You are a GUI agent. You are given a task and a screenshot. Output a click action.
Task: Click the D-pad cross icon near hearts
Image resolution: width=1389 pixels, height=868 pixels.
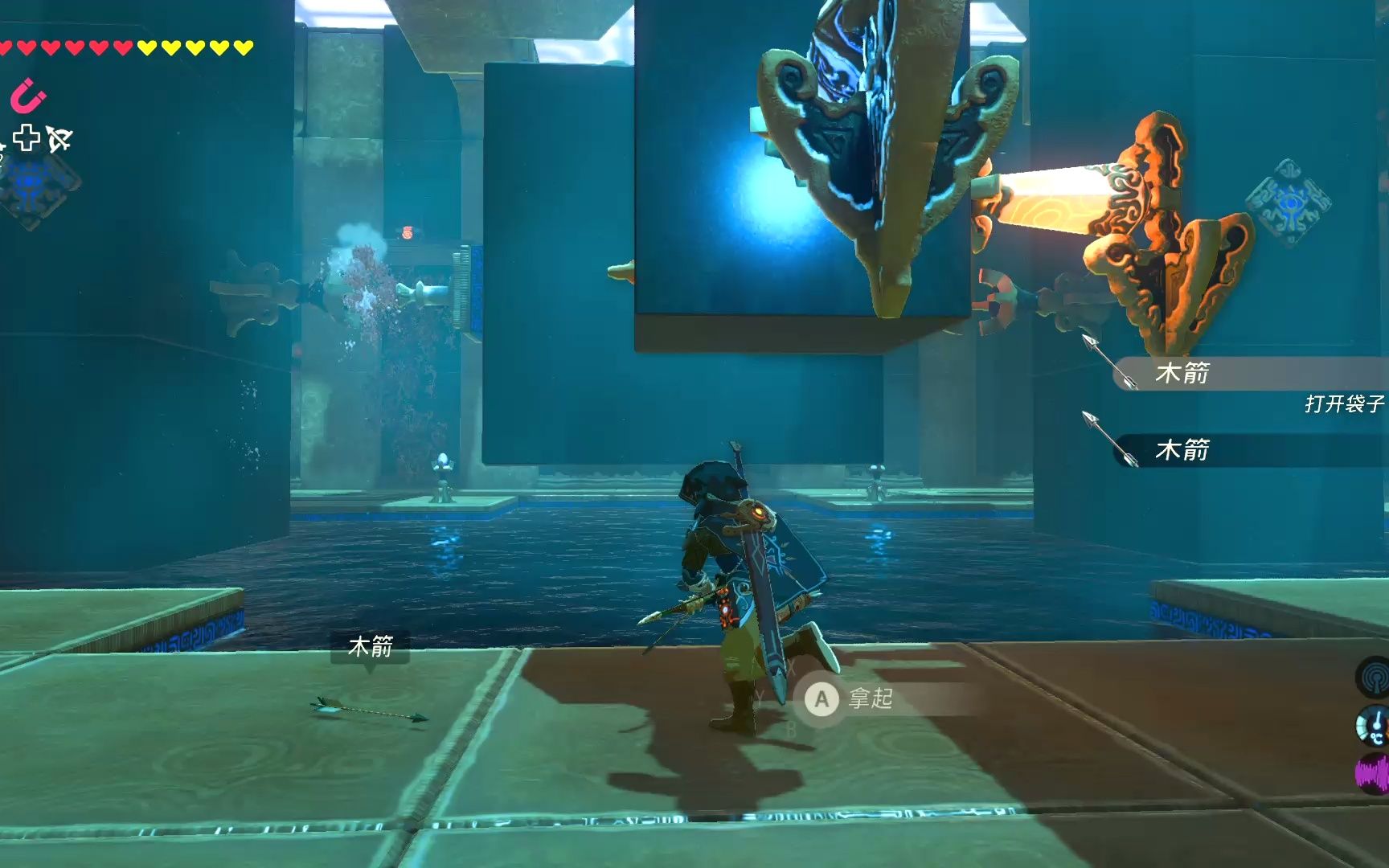27,137
